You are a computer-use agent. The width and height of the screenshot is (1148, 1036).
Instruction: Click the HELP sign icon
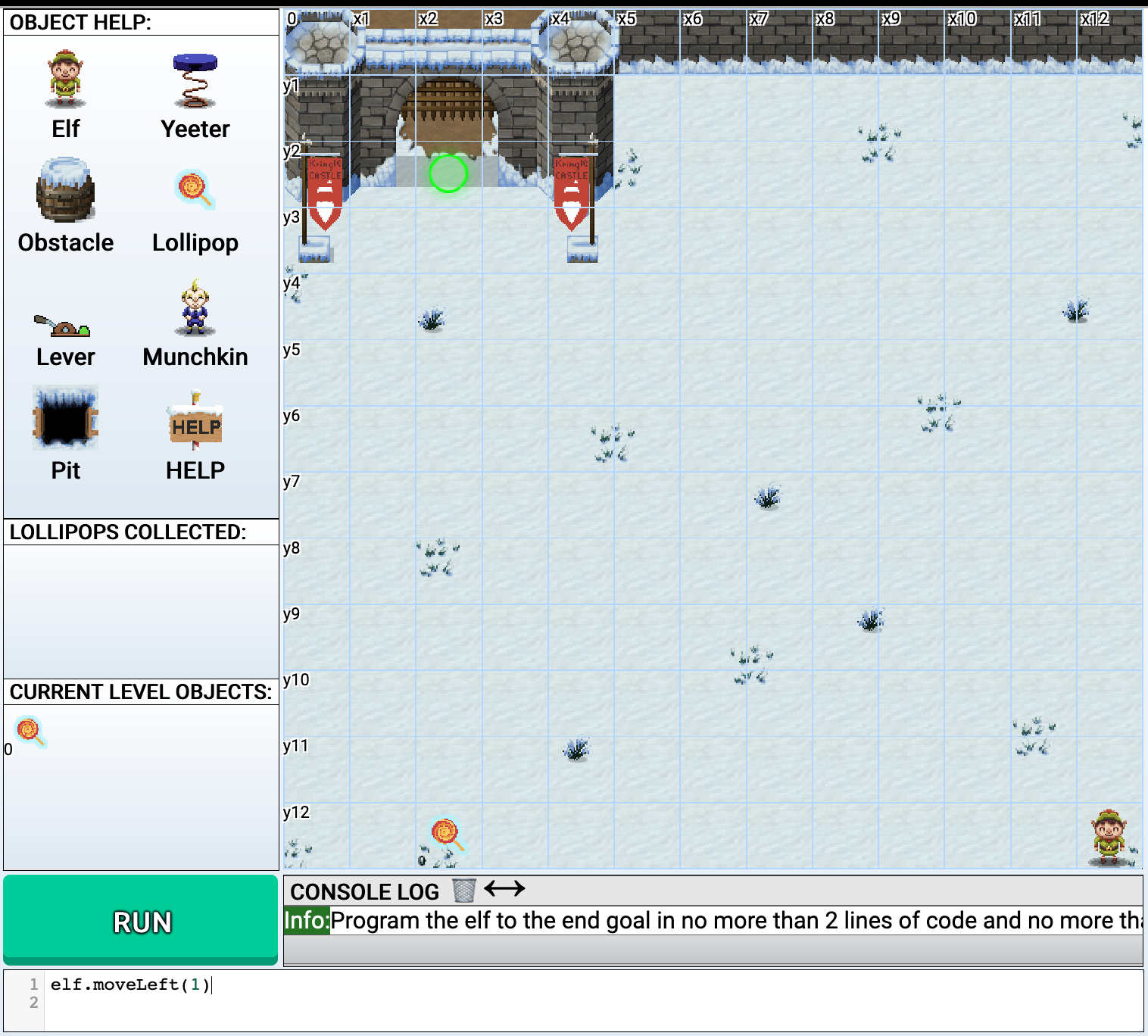pyautogui.click(x=195, y=424)
